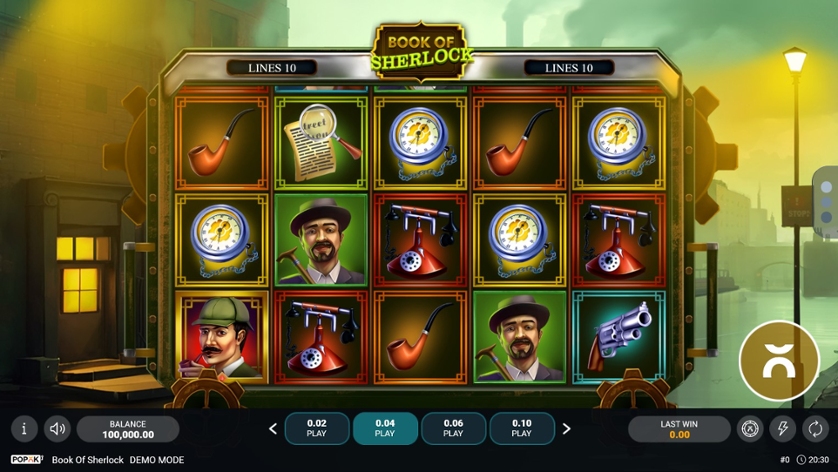Choose the 0.04 play bet
This screenshot has width=838, height=472.
coord(385,428)
